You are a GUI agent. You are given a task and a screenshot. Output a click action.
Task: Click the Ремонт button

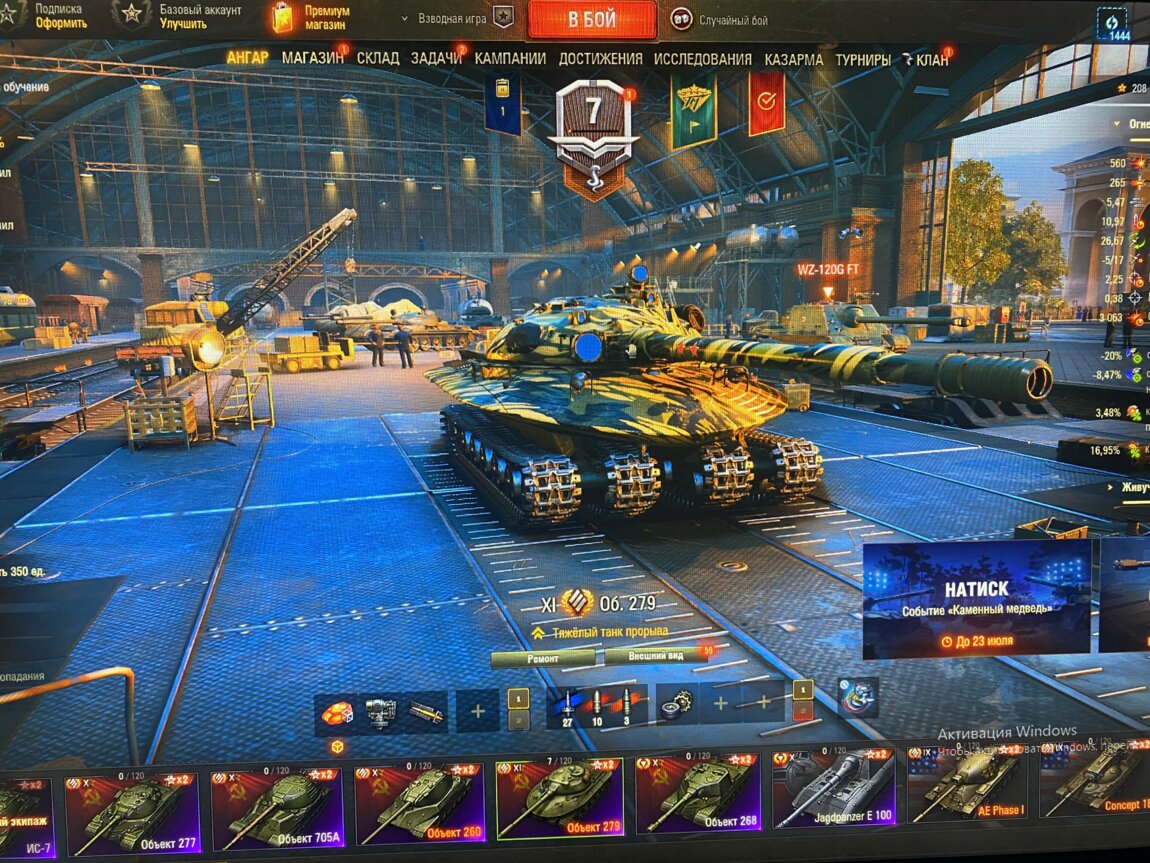(544, 657)
